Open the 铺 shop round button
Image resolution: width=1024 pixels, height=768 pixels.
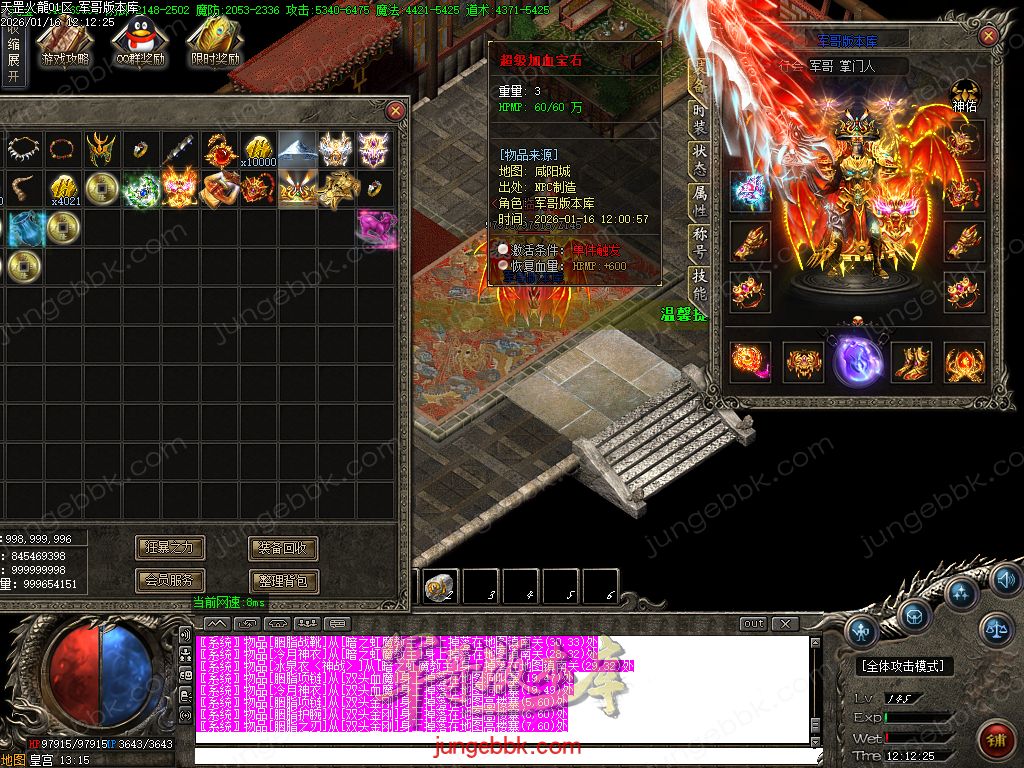pyautogui.click(x=994, y=740)
